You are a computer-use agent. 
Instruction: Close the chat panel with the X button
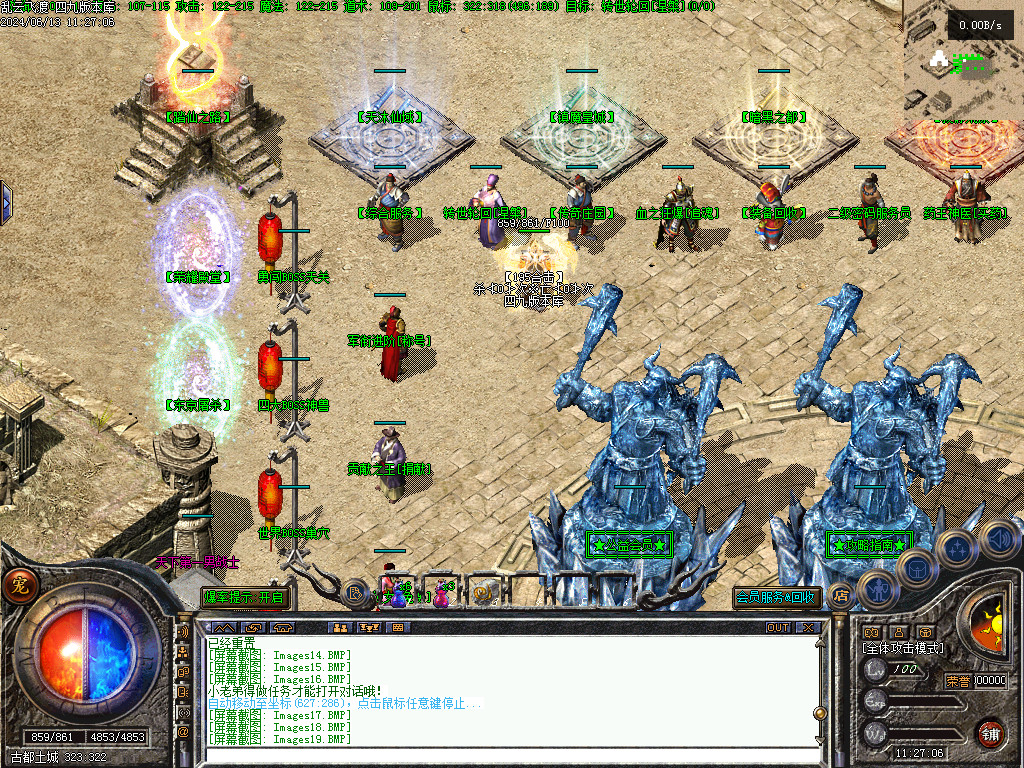[x=806, y=628]
